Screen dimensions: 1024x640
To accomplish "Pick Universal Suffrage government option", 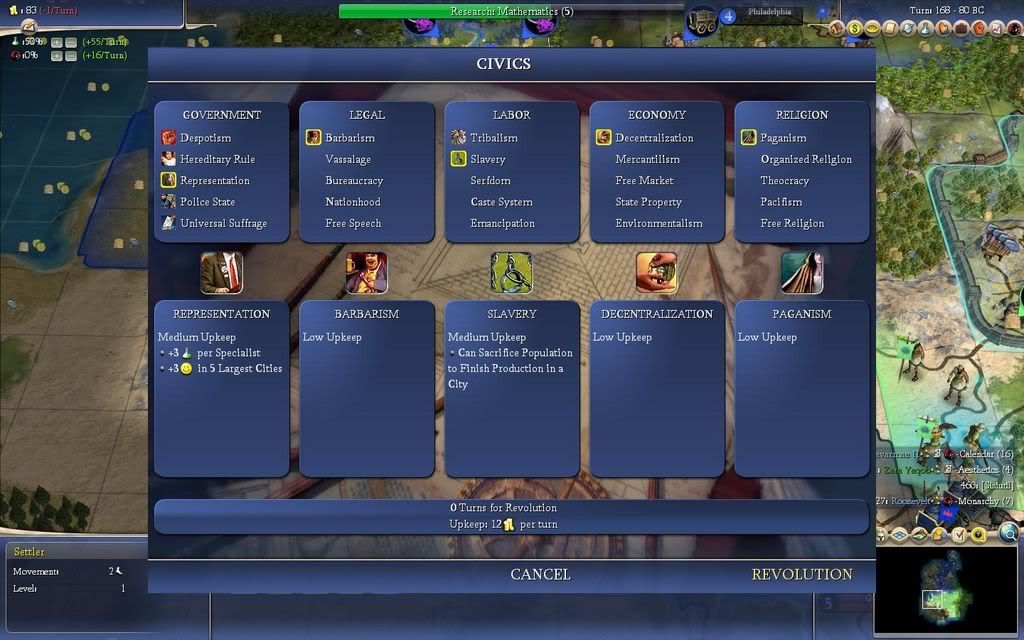I will point(223,223).
